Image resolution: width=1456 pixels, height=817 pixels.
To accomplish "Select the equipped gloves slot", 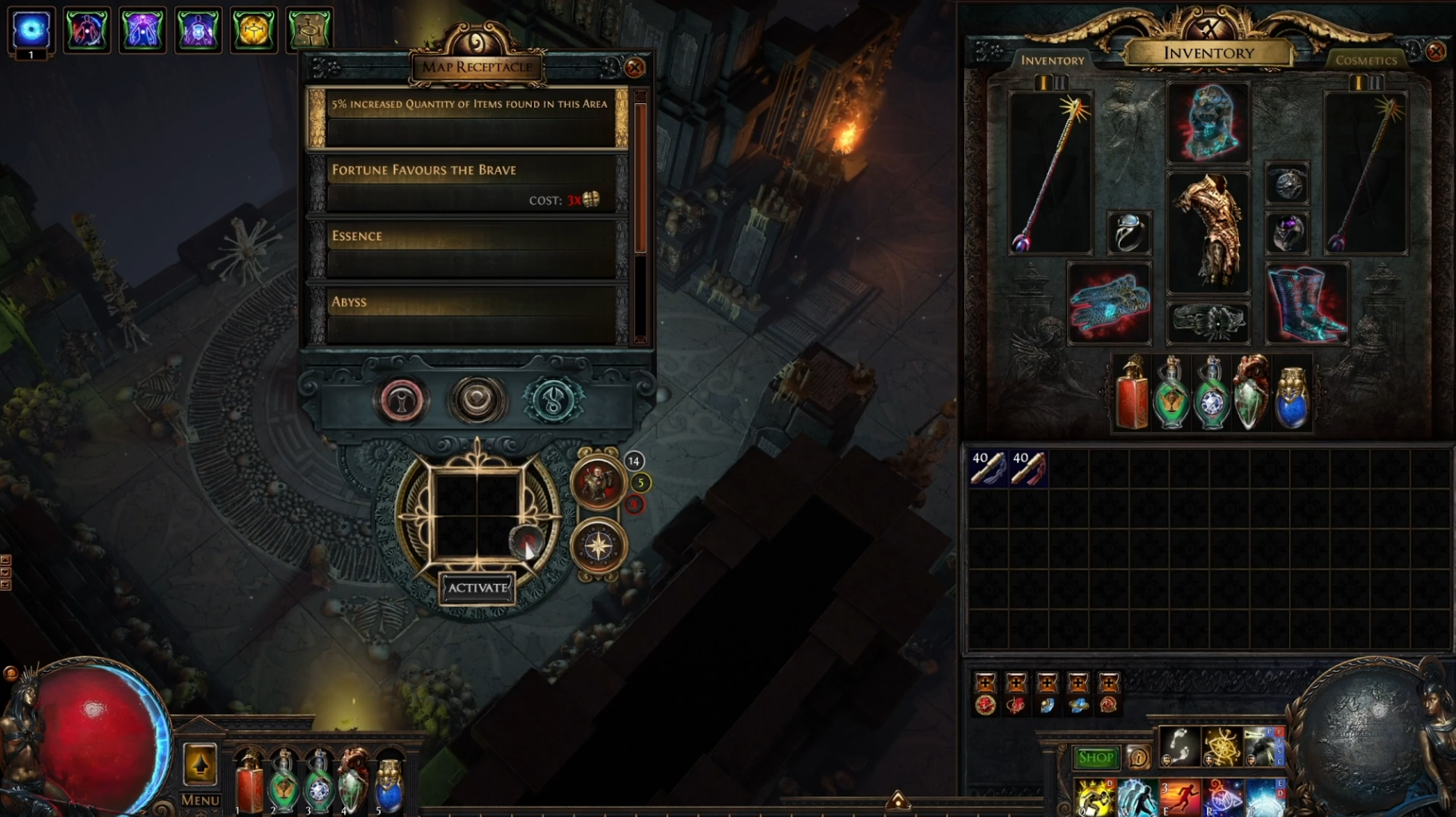I will click(1110, 303).
